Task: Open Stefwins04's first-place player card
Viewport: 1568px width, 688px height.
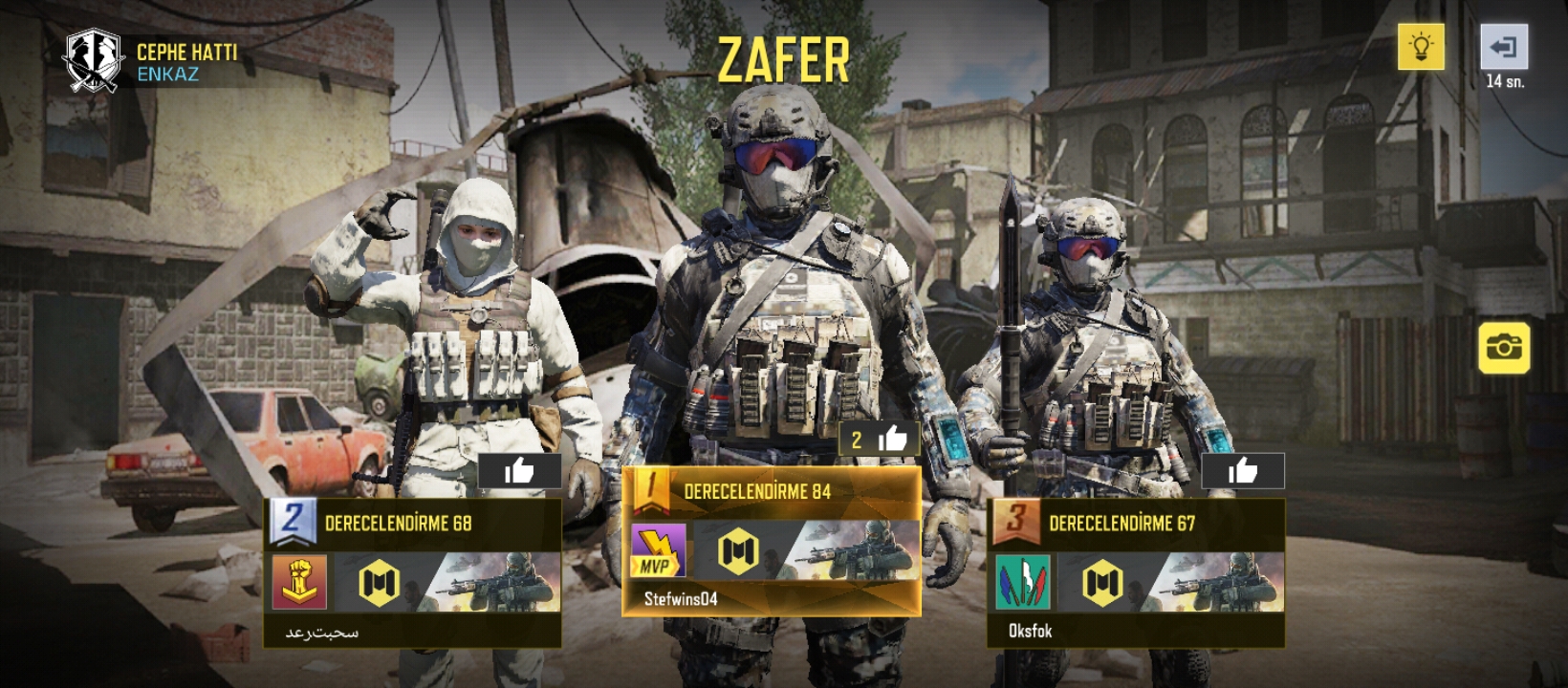Action: 772,541
